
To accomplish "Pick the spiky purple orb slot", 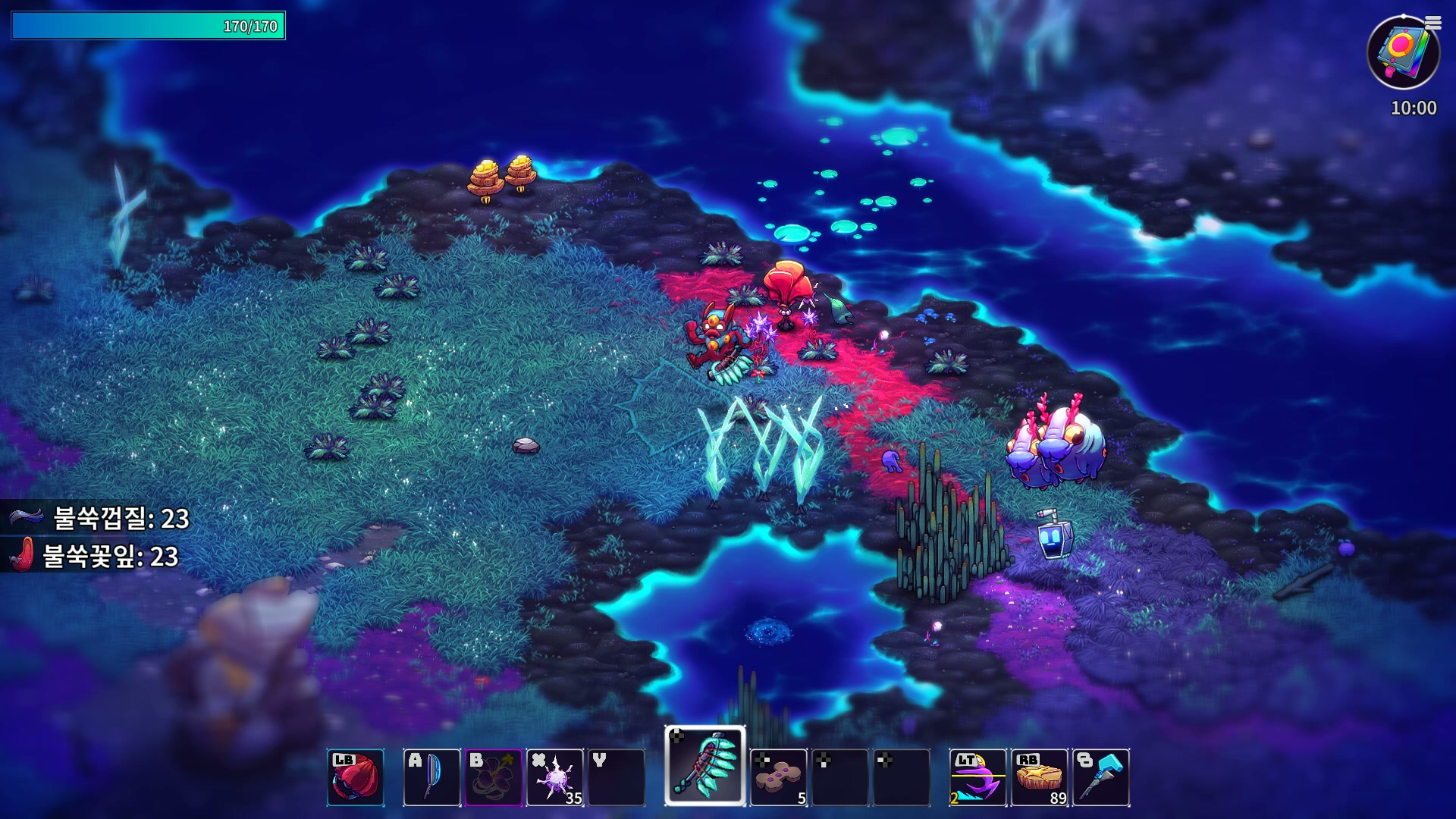I will (x=555, y=777).
